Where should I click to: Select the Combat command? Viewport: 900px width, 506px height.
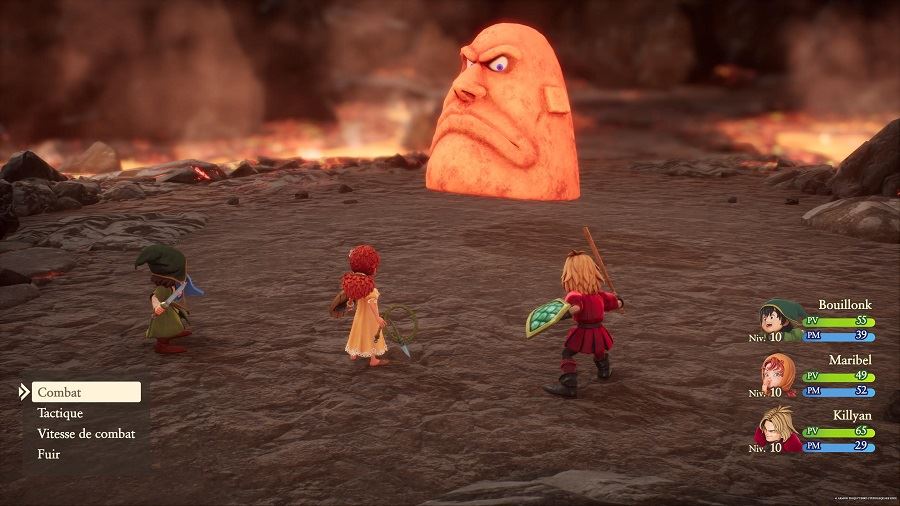[85, 392]
